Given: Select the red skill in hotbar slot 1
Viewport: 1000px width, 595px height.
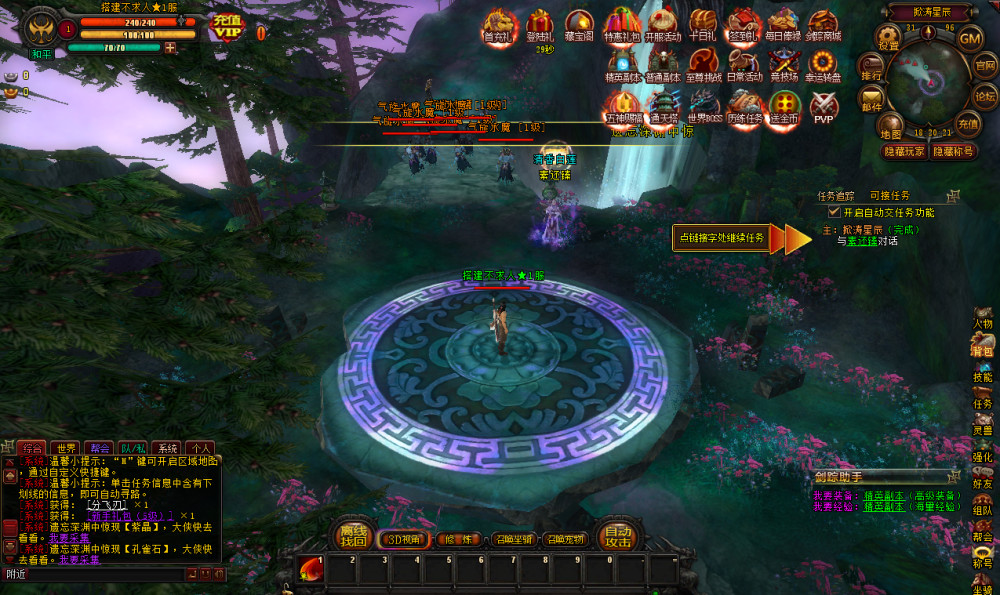Looking at the screenshot, I should pos(310,571).
